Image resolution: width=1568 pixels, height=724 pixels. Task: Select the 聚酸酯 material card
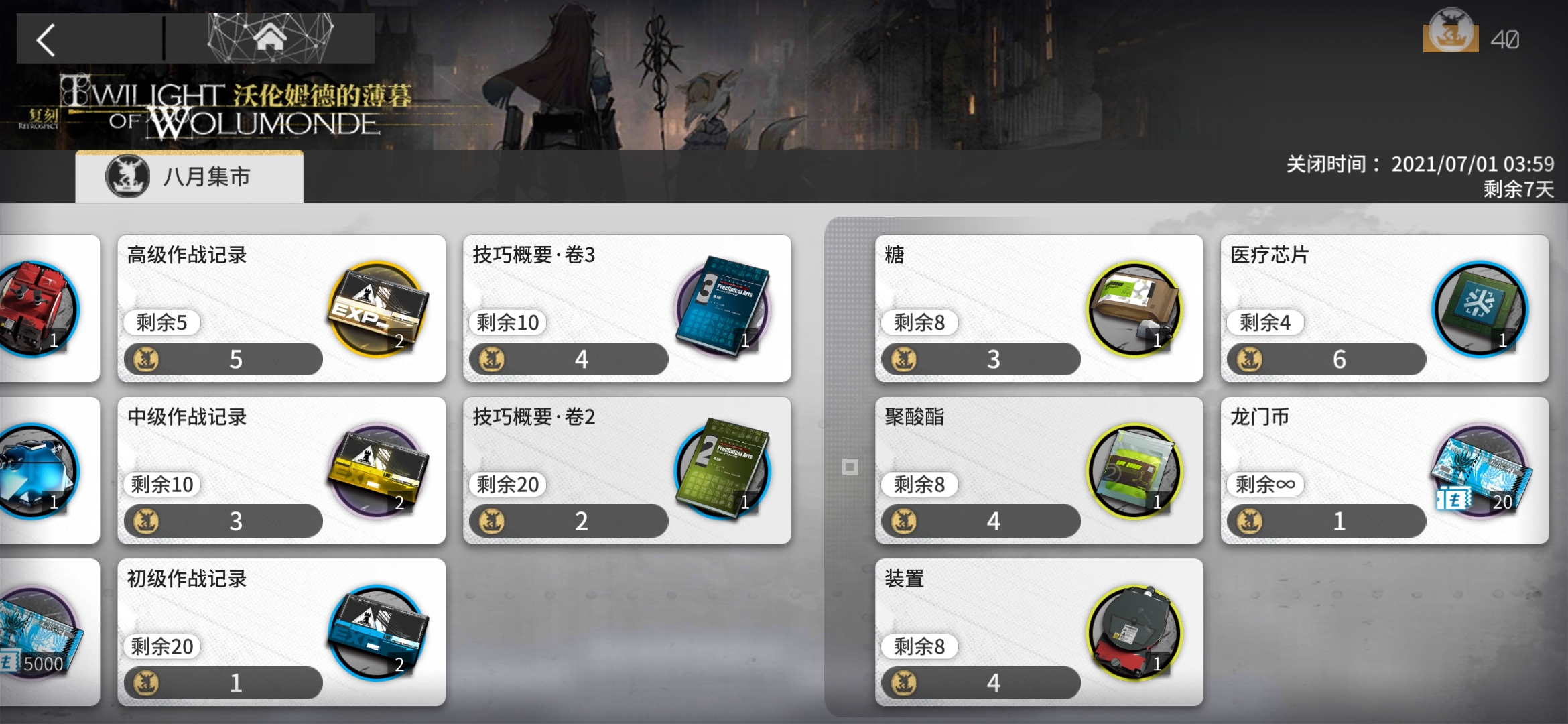(1039, 471)
